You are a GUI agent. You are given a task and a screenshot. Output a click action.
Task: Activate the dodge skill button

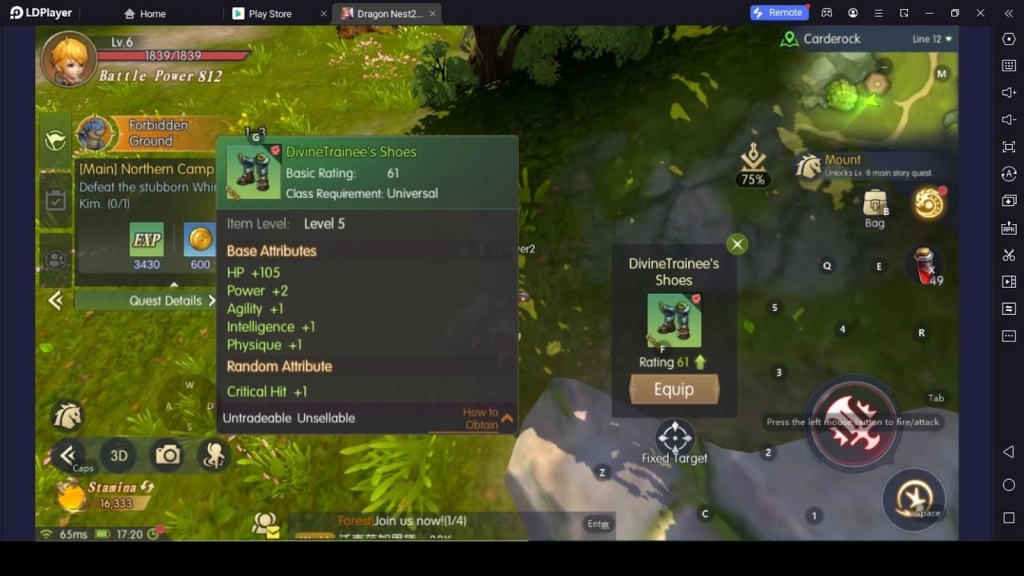[x=913, y=499]
